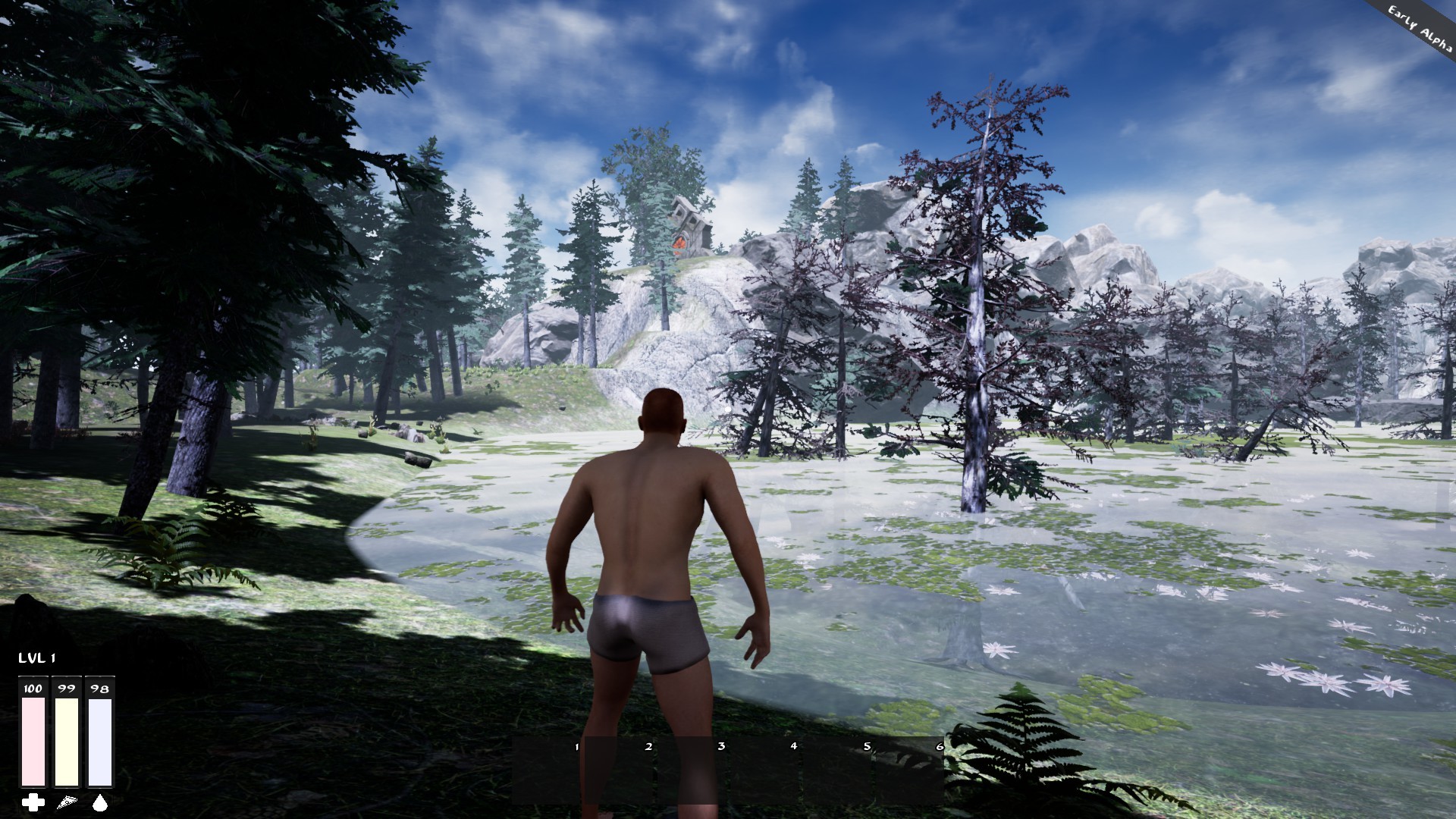Click hotbar slot 4
Screen dimensions: 1456x819
coord(764,770)
